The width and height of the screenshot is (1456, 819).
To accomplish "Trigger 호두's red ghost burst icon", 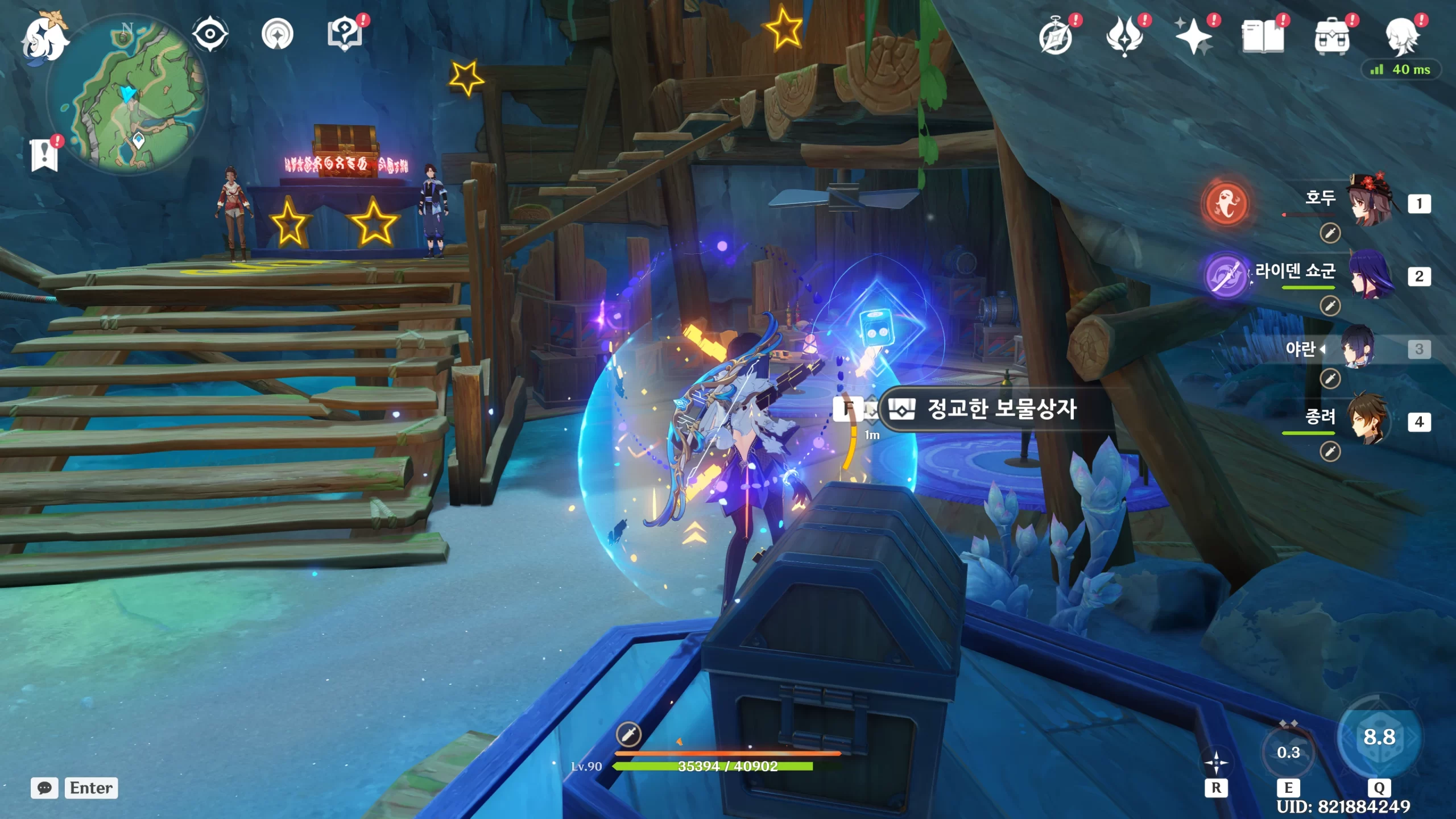I will [x=1226, y=203].
